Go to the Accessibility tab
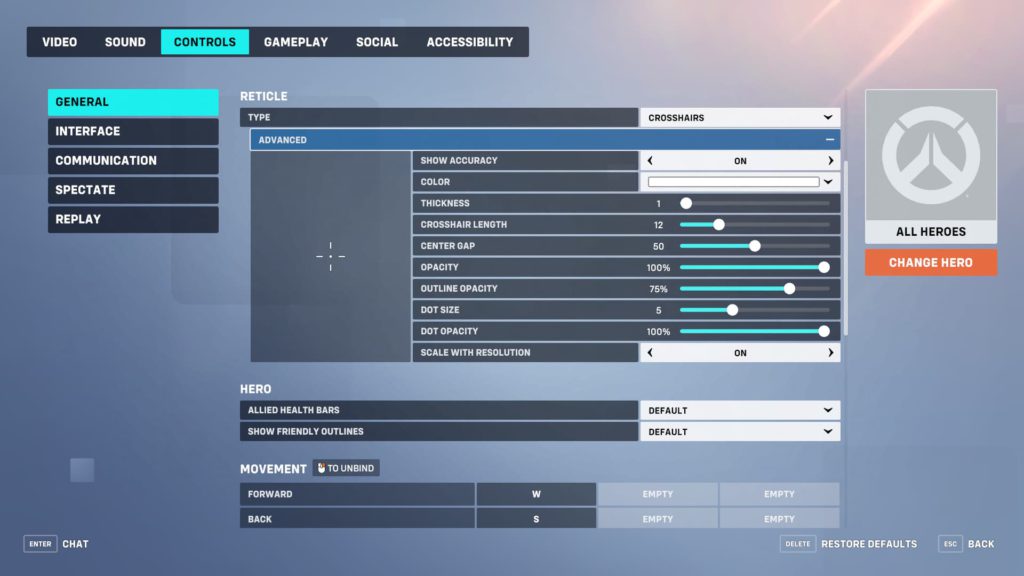1024x576 pixels. [x=470, y=42]
